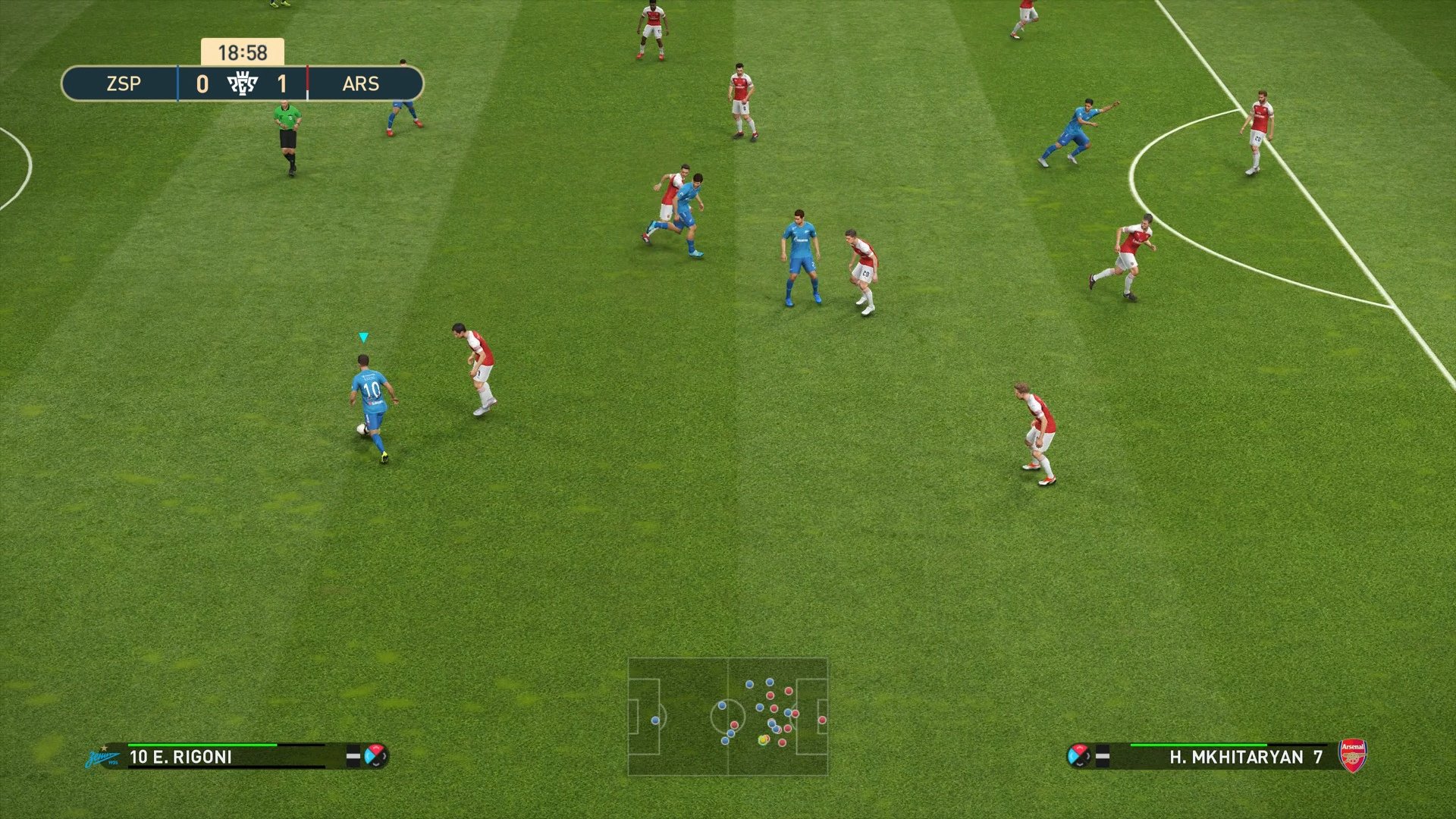Click the Zenit club logo
Viewport: 1456px width, 819px height.
102,757
